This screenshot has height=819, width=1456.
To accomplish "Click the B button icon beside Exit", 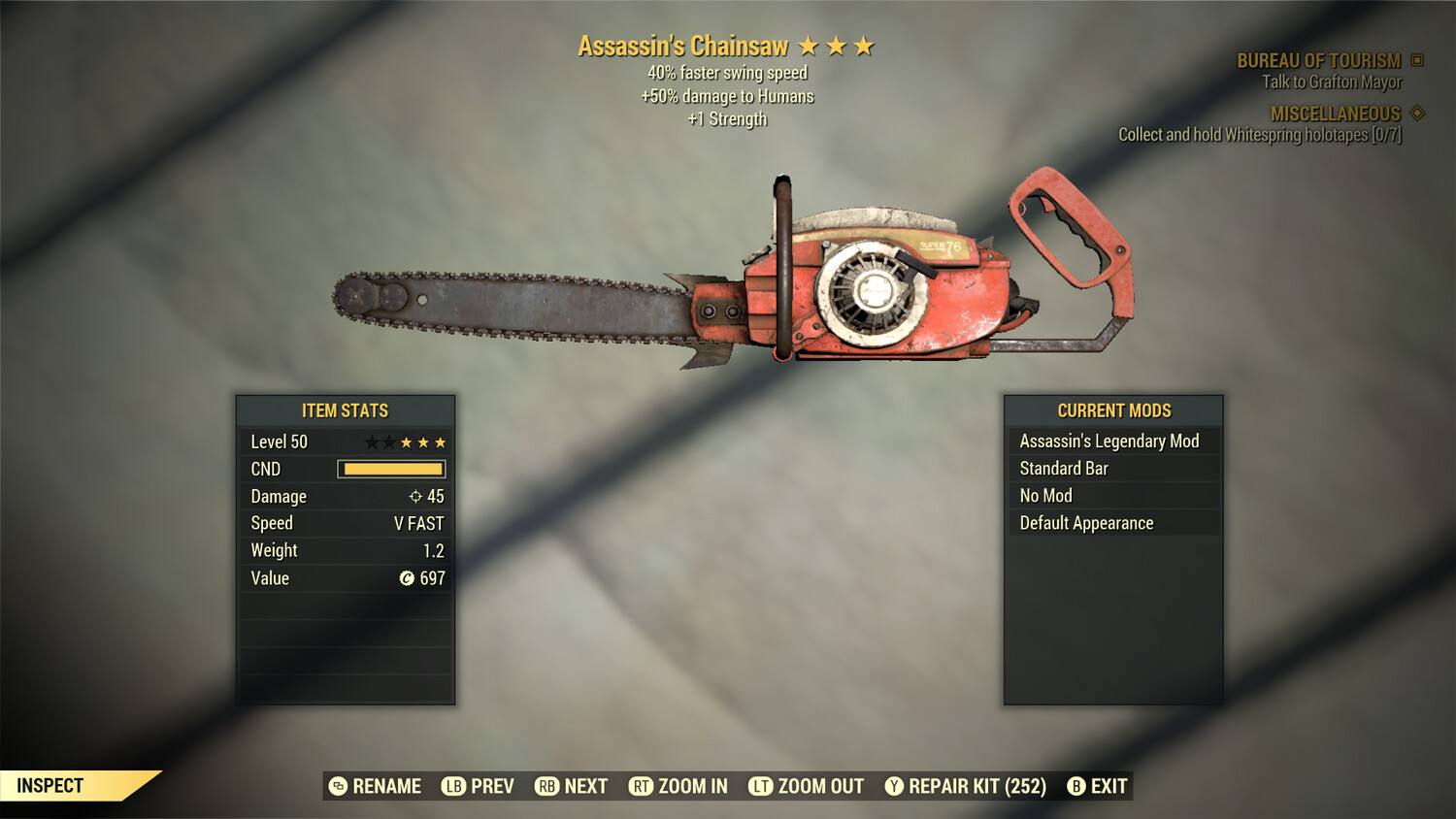I will tap(1075, 786).
